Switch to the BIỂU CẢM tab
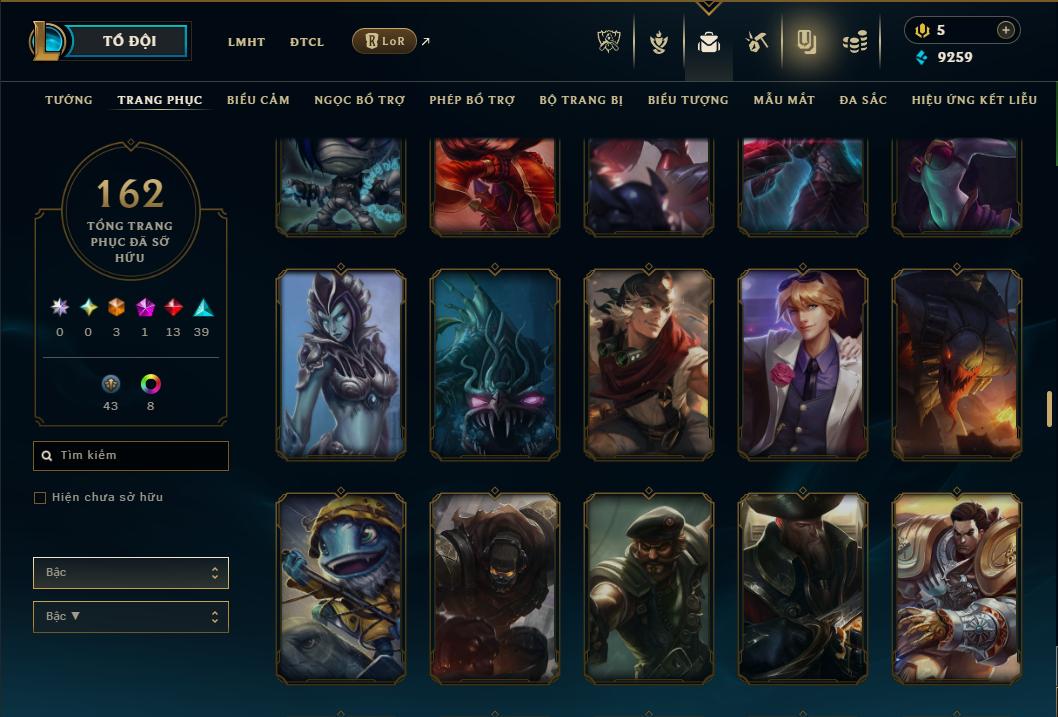 tap(258, 100)
